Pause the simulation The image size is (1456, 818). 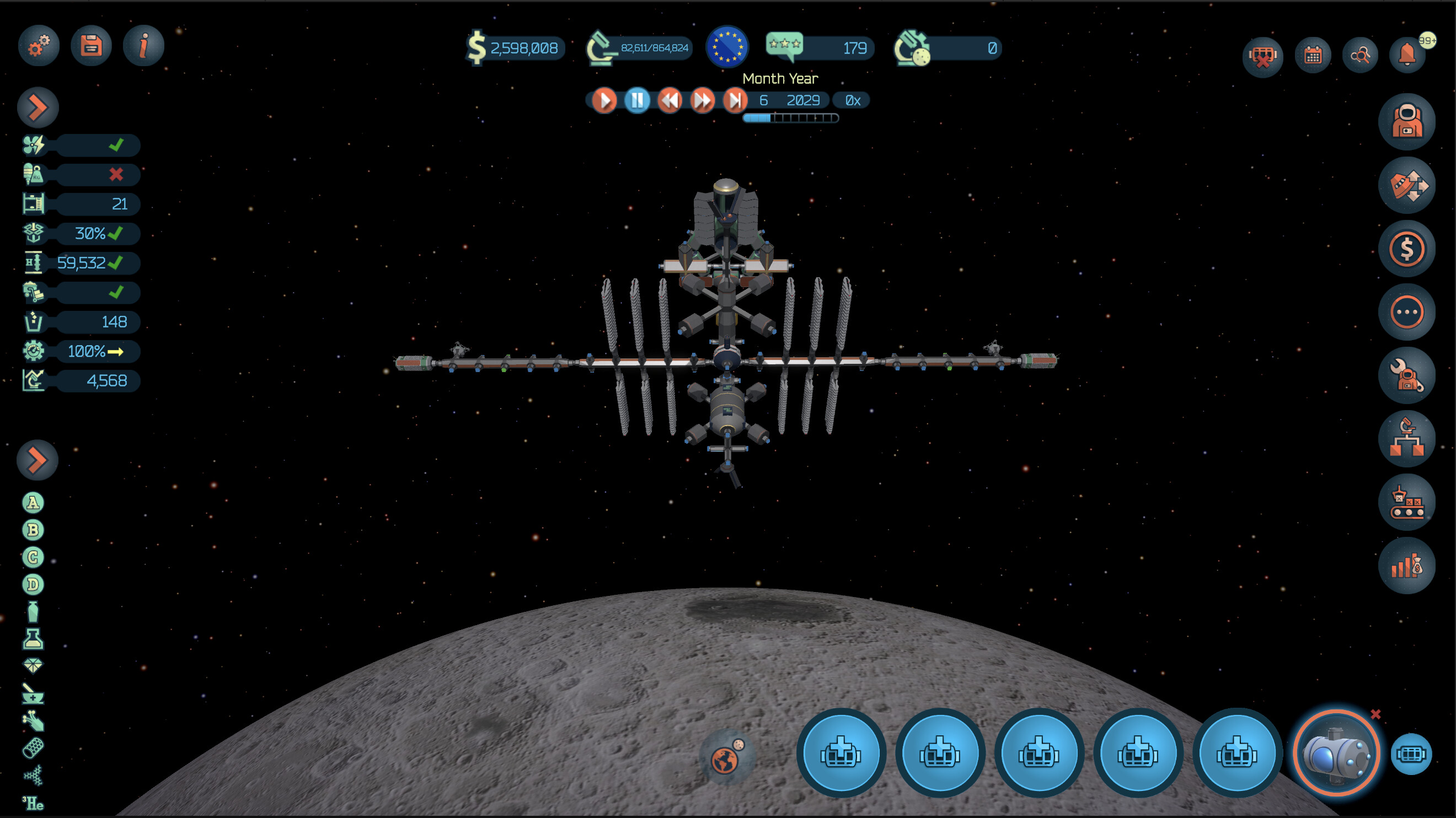click(637, 100)
